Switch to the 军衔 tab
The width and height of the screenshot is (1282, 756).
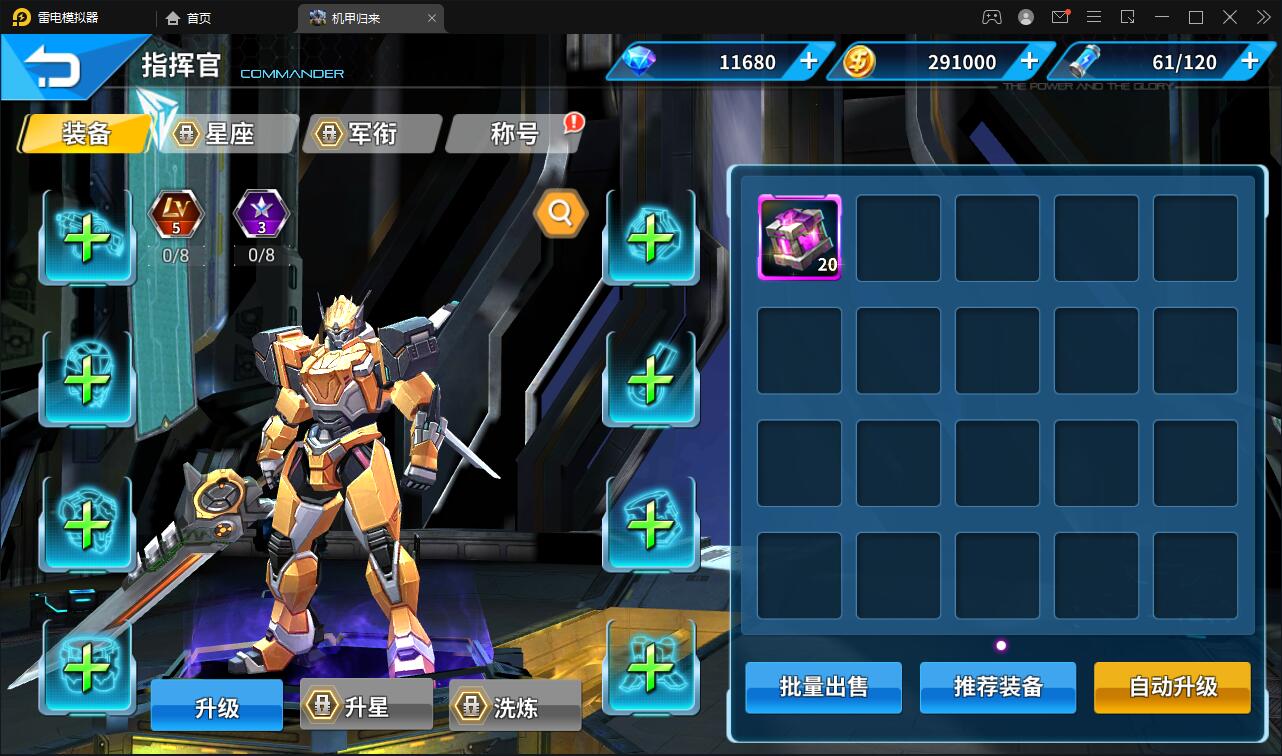tap(371, 133)
